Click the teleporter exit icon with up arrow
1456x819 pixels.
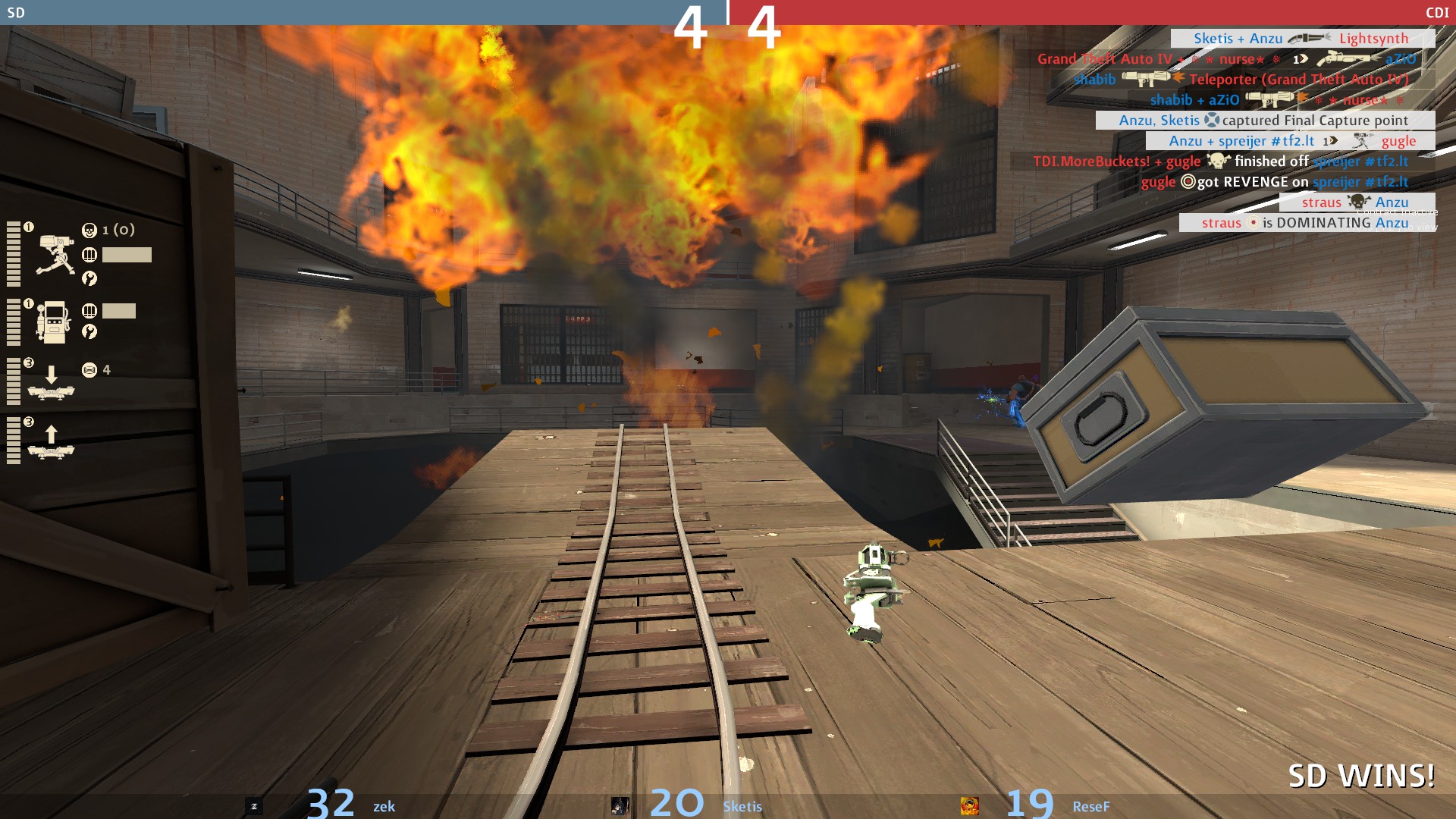pos(51,443)
